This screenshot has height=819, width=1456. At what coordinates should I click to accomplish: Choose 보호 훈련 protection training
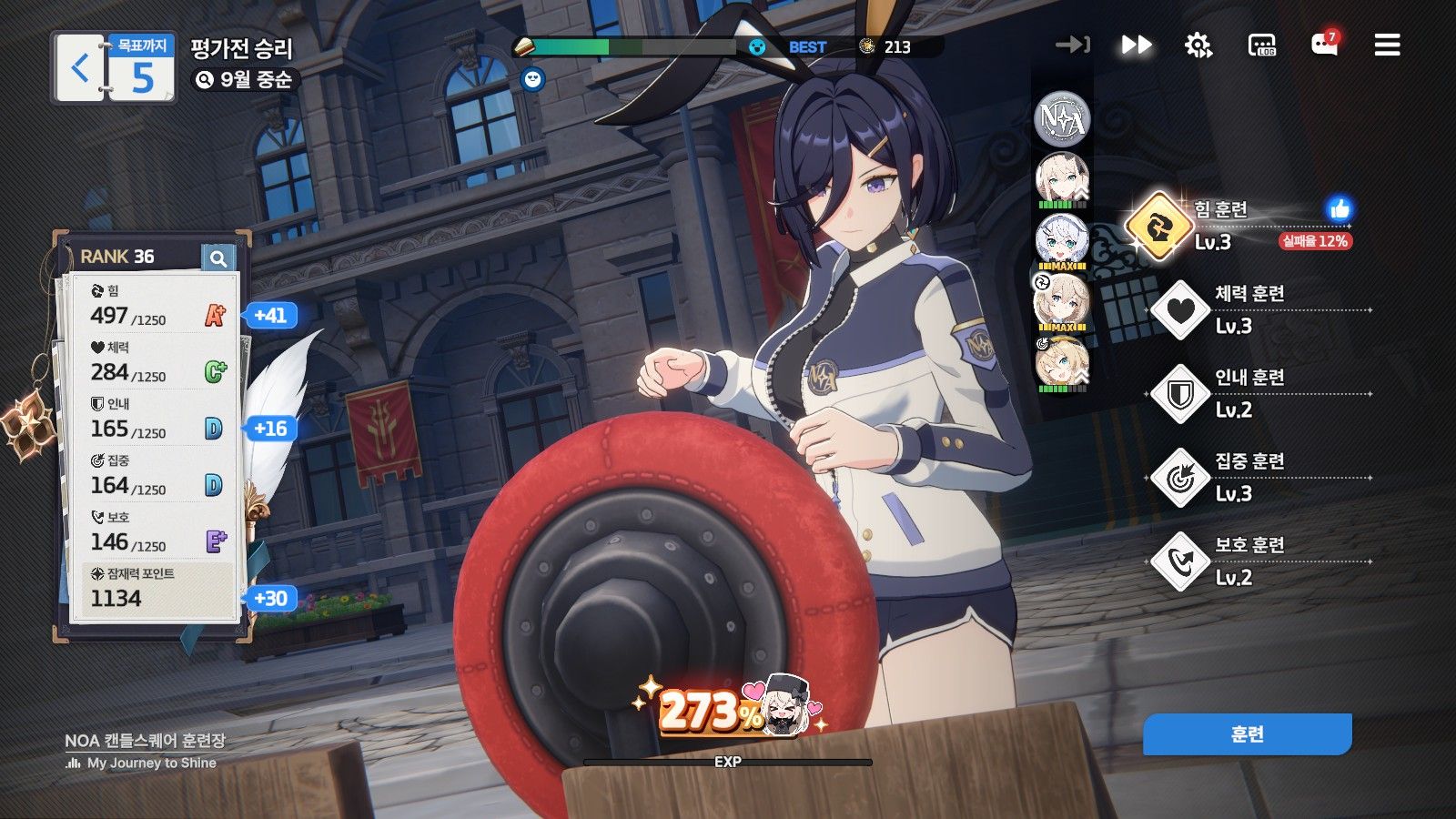click(x=1180, y=561)
